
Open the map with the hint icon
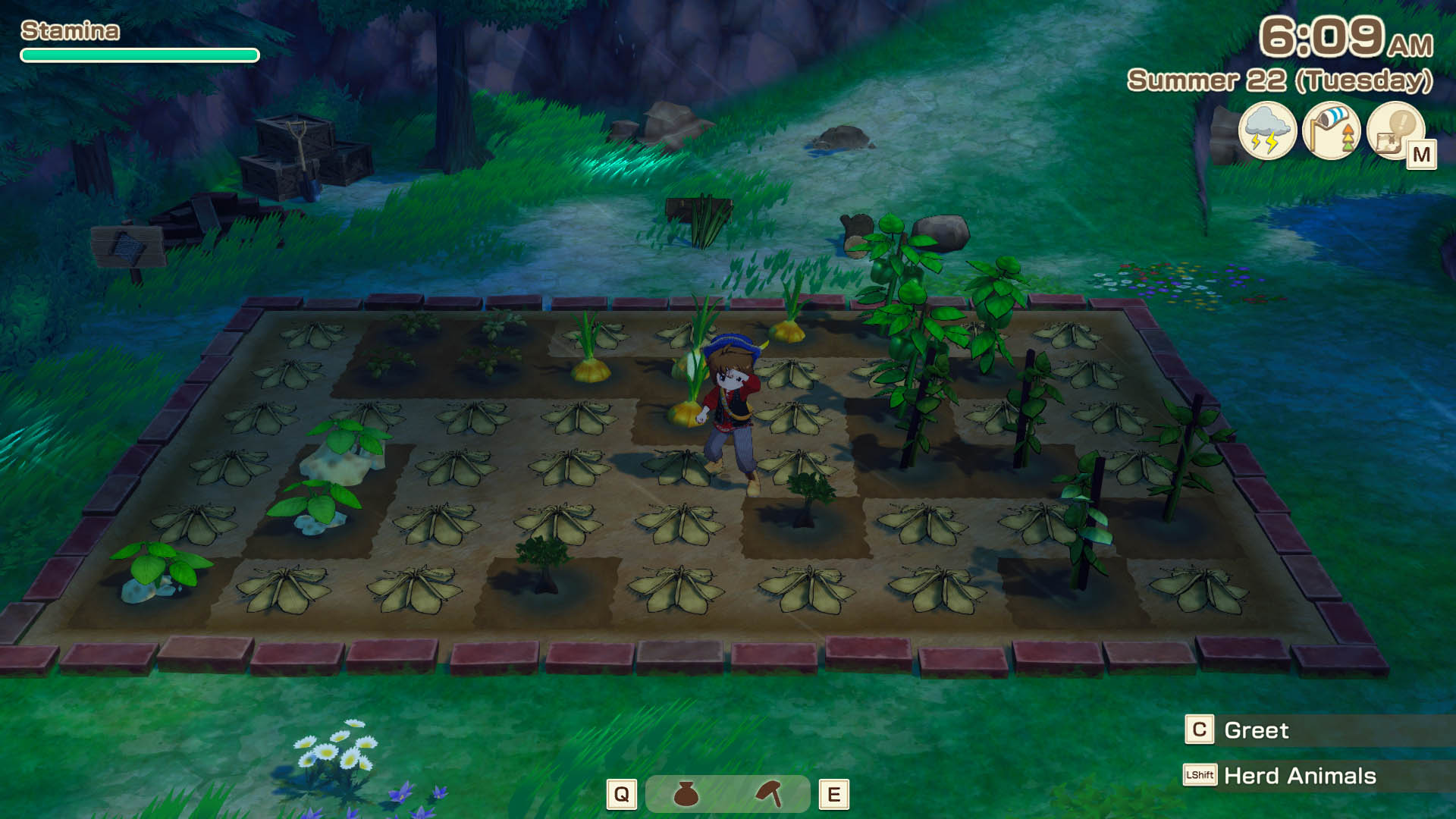pyautogui.click(x=1395, y=130)
